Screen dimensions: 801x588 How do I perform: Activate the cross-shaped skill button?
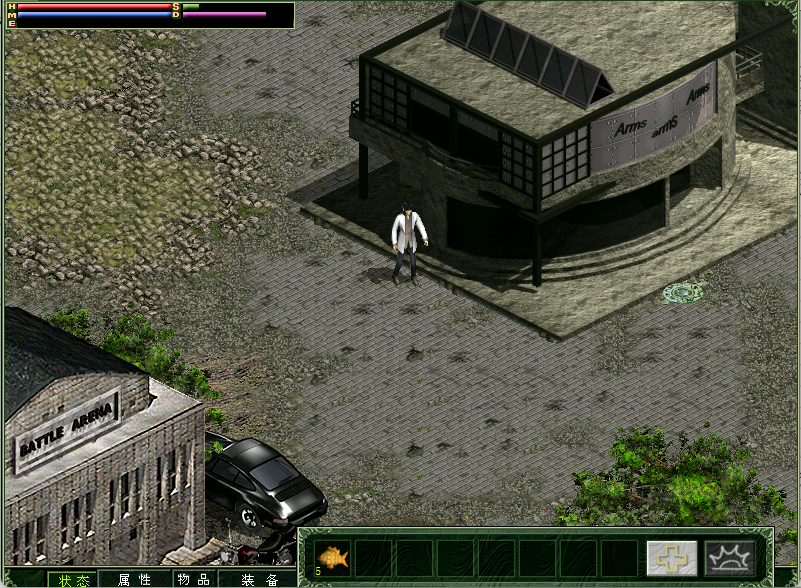(671, 558)
